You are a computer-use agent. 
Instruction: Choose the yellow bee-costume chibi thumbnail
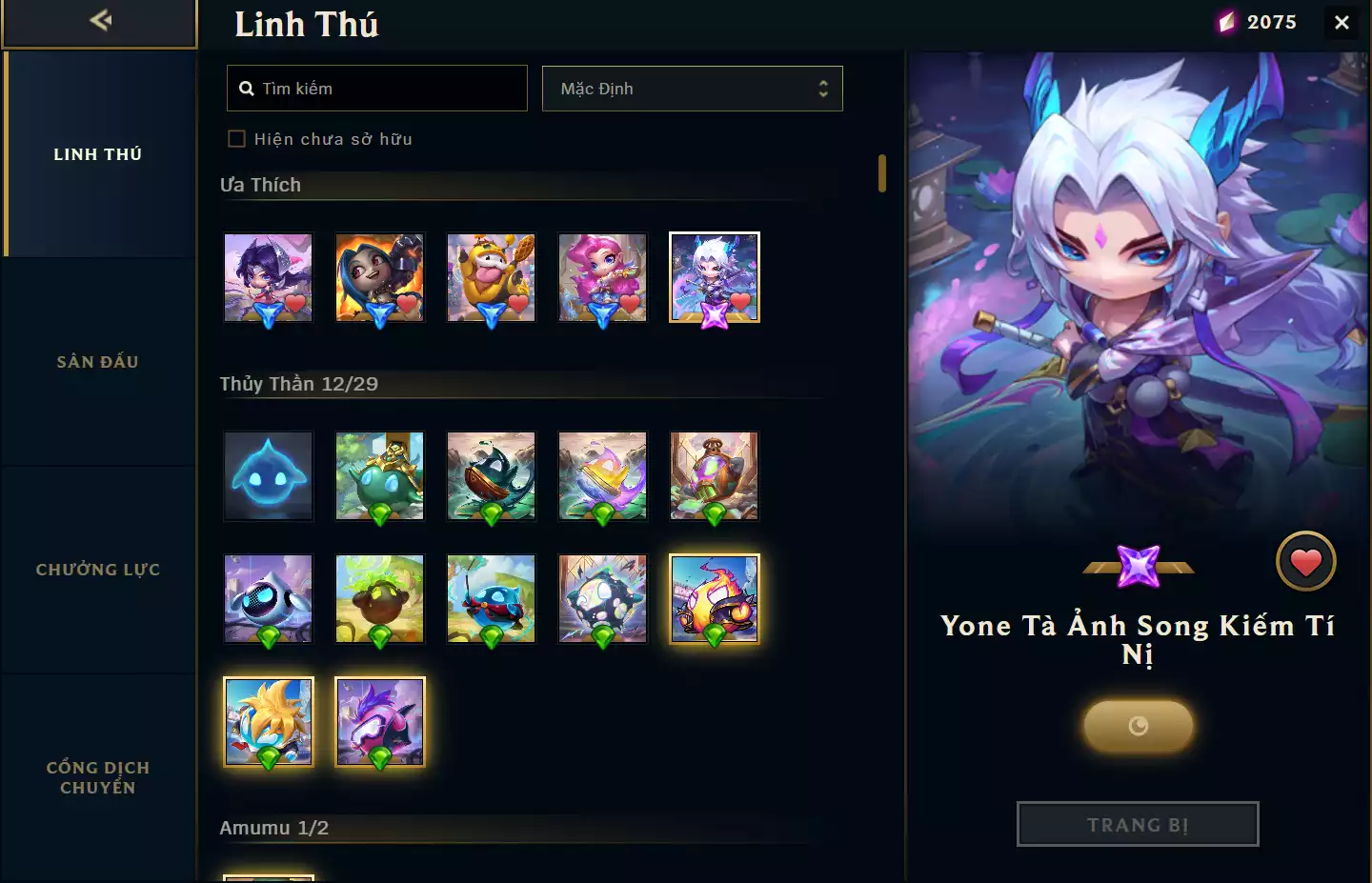coord(491,277)
